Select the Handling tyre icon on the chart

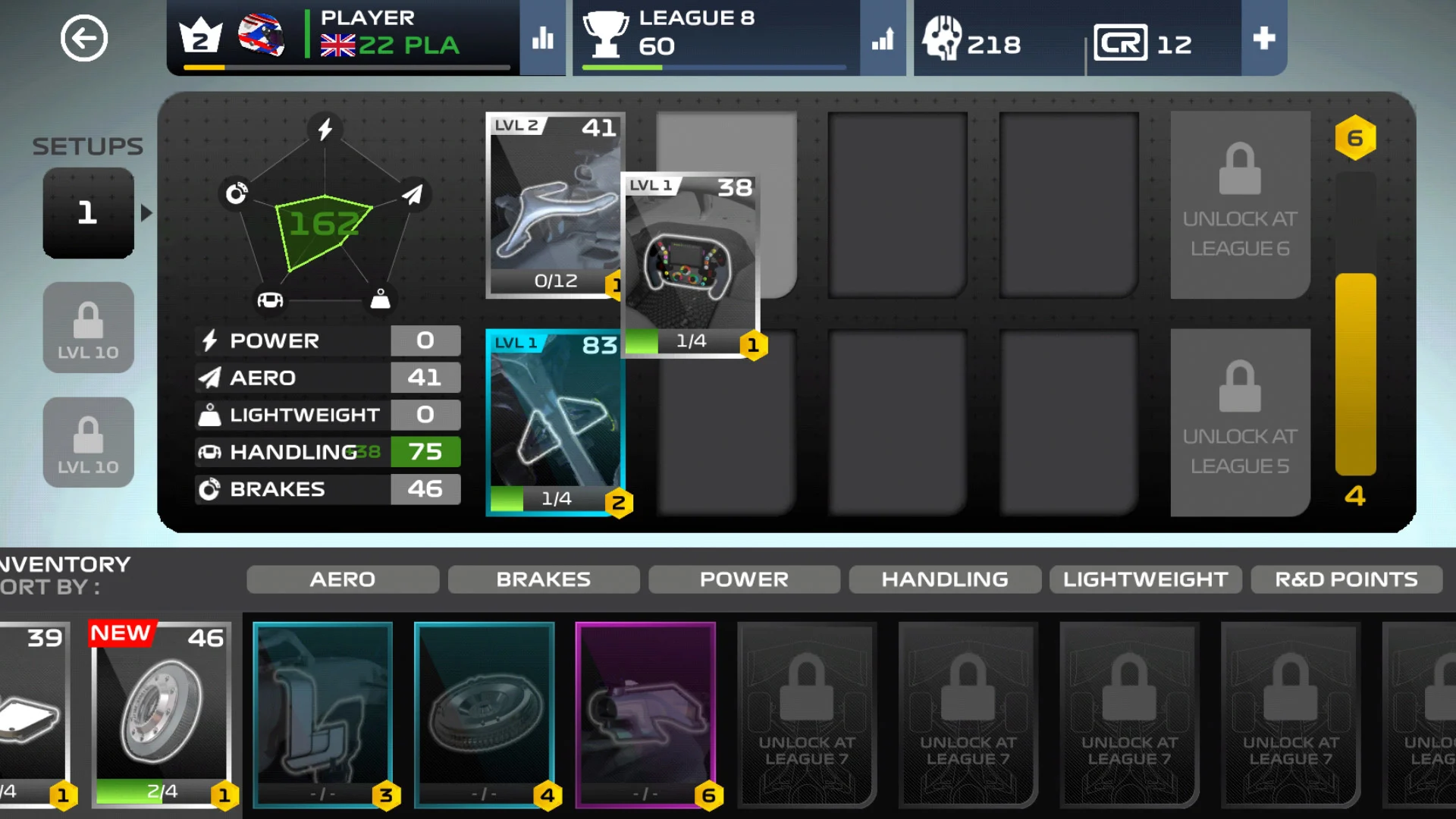(271, 299)
